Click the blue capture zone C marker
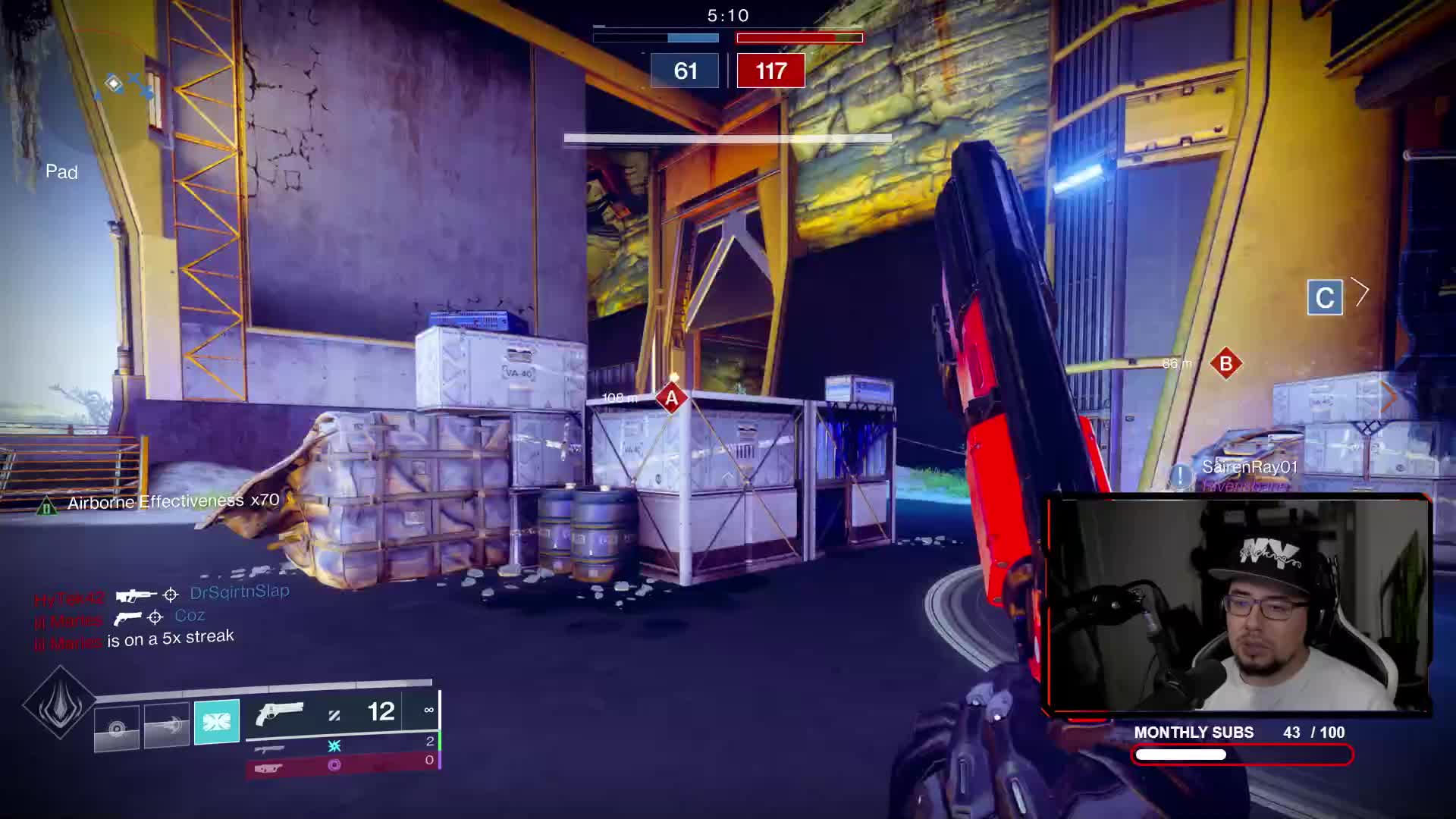The height and width of the screenshot is (819, 1456). click(1325, 298)
